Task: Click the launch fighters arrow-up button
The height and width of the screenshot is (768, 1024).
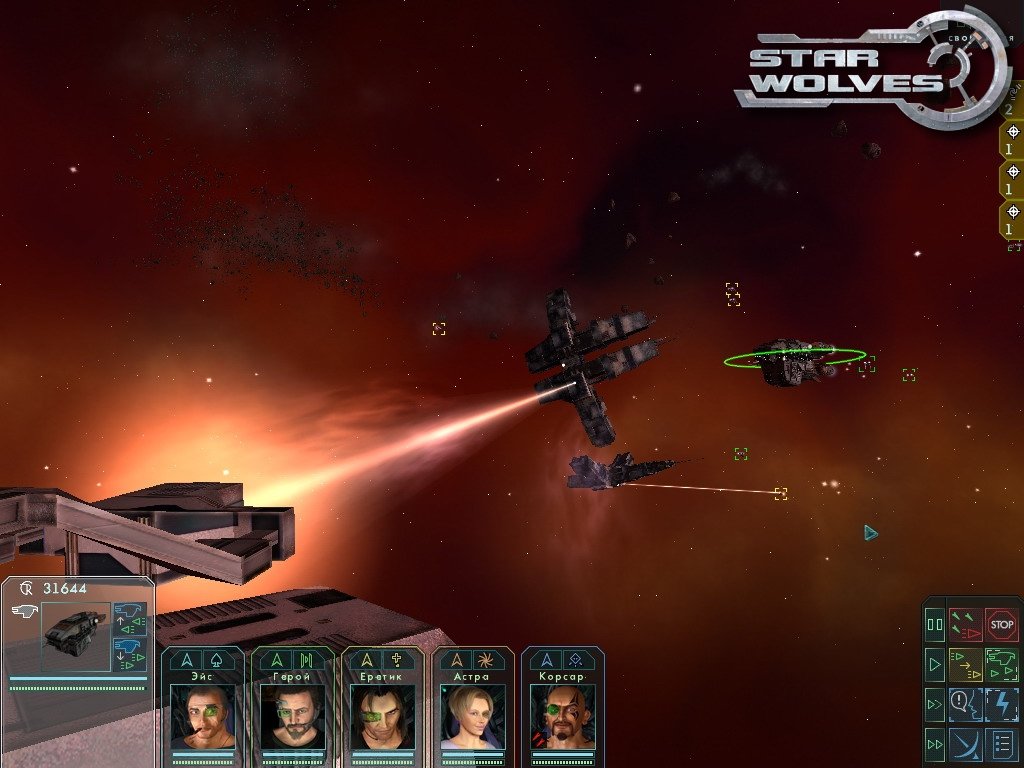Action: (x=130, y=619)
